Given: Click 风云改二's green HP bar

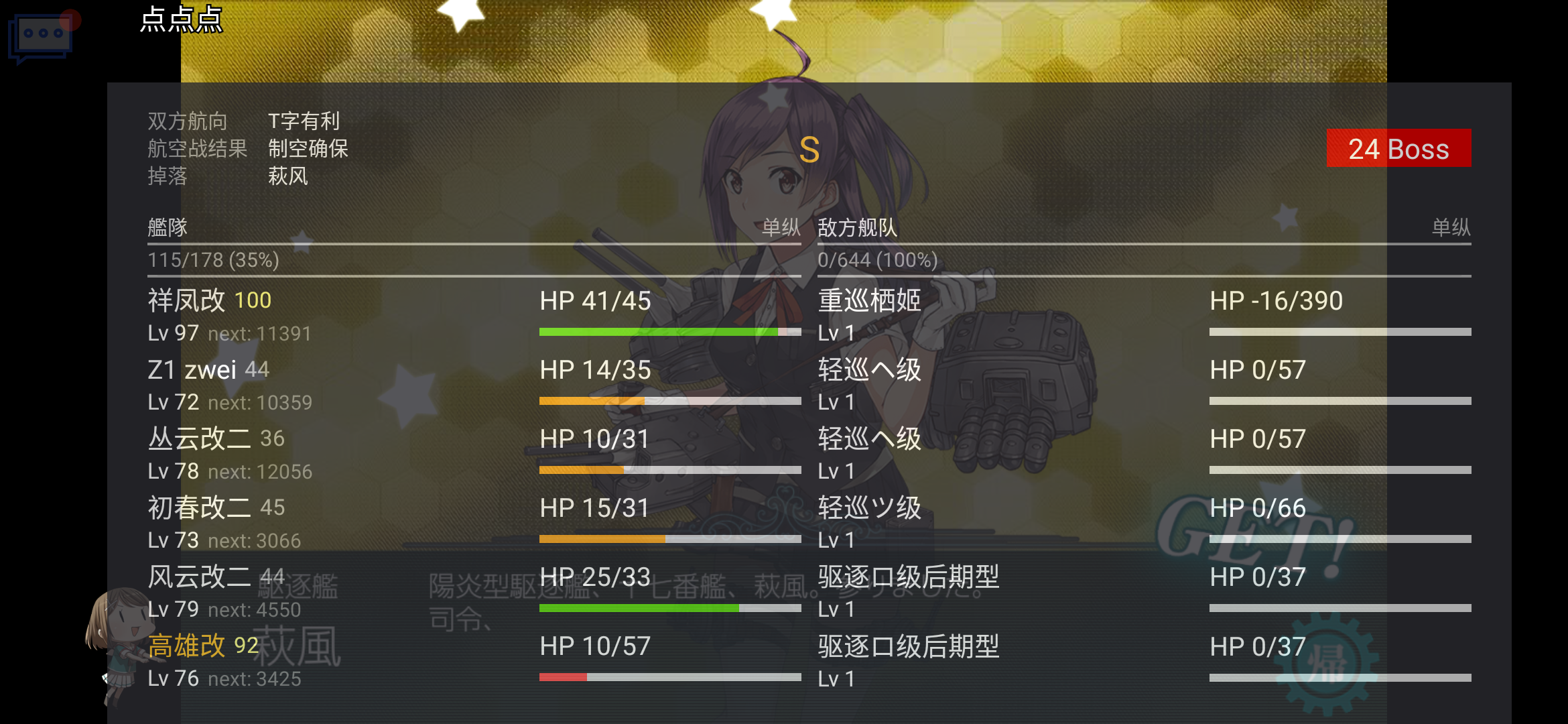Looking at the screenshot, I should pos(640,607).
